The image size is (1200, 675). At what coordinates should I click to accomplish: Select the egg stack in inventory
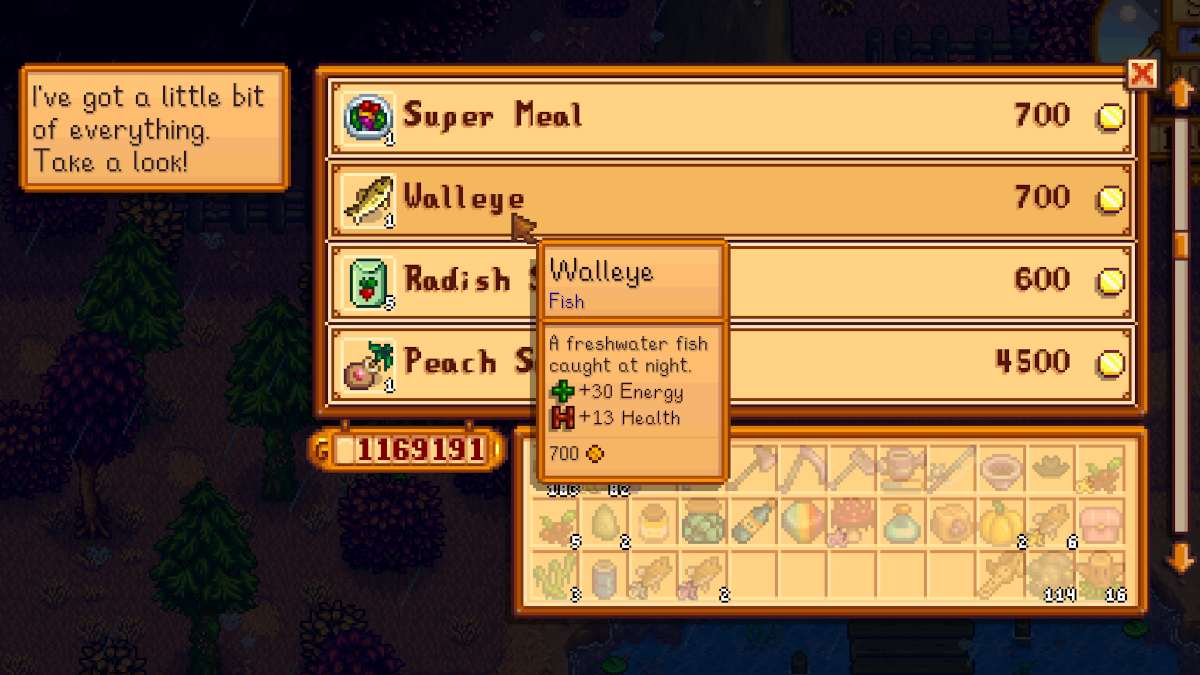pyautogui.click(x=605, y=521)
